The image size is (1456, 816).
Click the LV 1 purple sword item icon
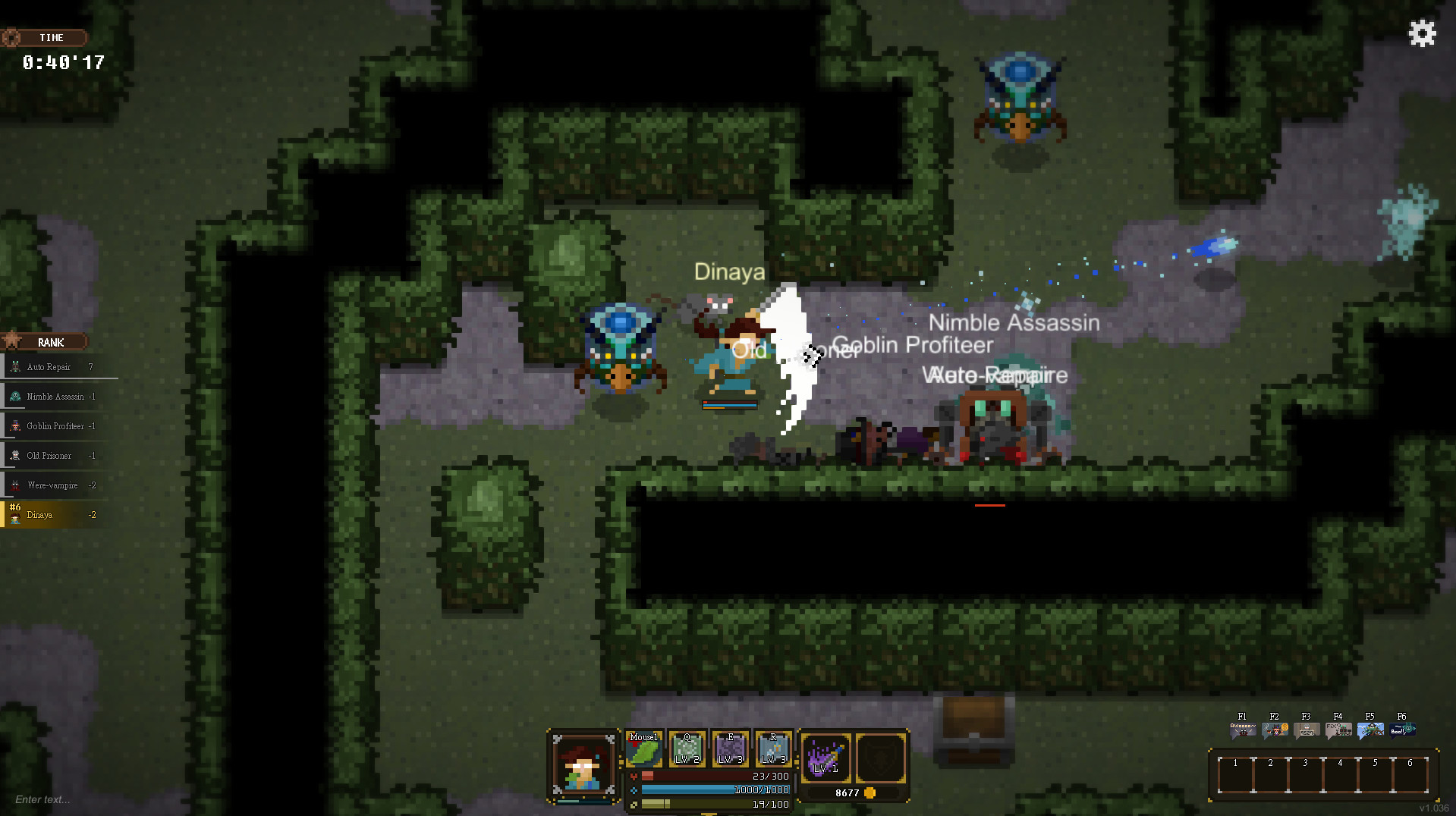point(826,758)
